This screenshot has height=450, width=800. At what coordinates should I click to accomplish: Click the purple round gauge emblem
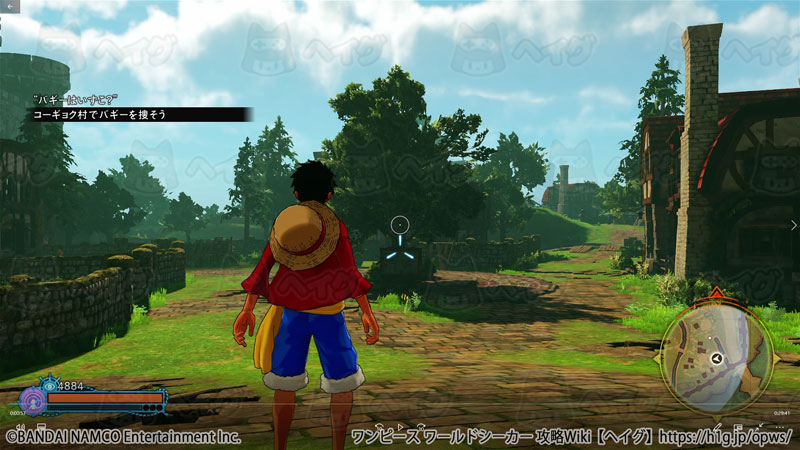click(32, 401)
